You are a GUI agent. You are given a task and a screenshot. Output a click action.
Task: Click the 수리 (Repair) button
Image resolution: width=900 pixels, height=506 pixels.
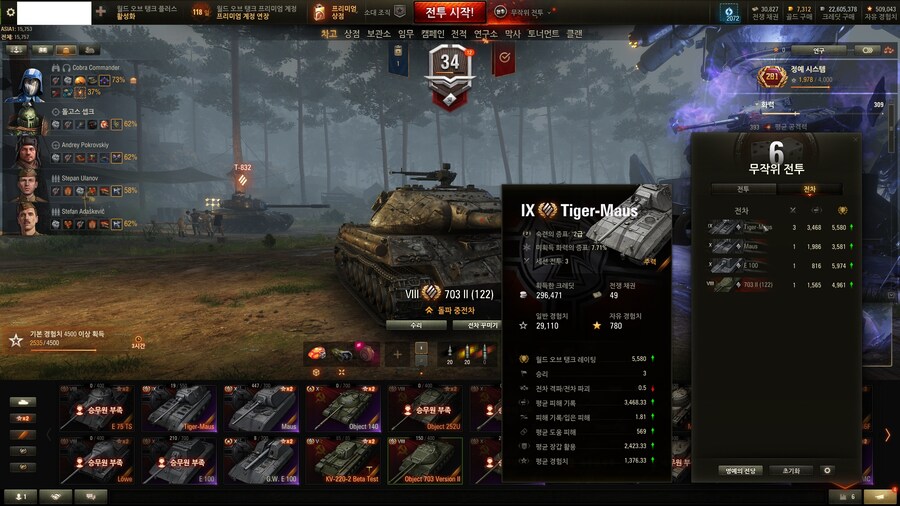(416, 325)
